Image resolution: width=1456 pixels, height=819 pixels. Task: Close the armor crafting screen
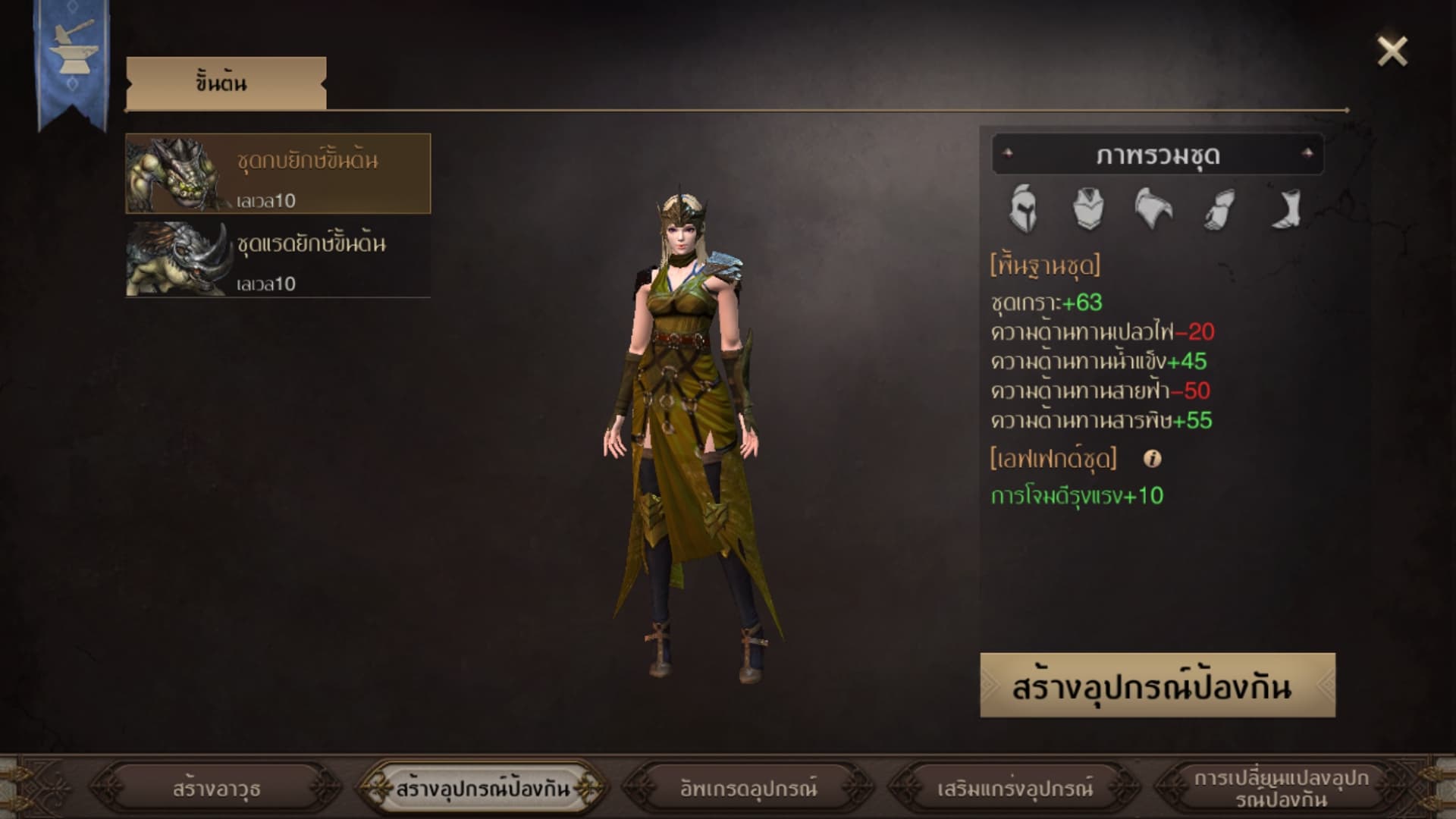(1392, 52)
